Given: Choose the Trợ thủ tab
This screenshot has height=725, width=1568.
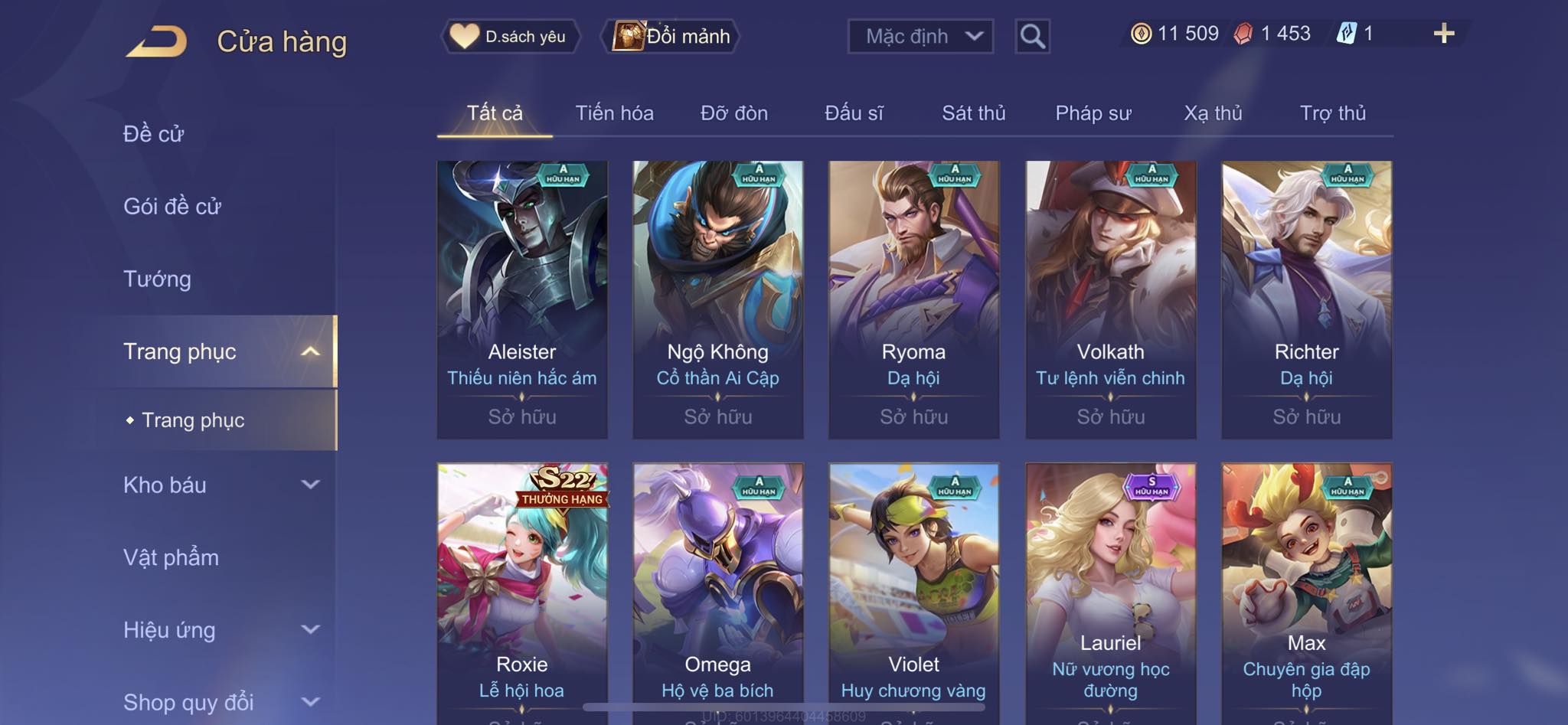Looking at the screenshot, I should (1332, 113).
